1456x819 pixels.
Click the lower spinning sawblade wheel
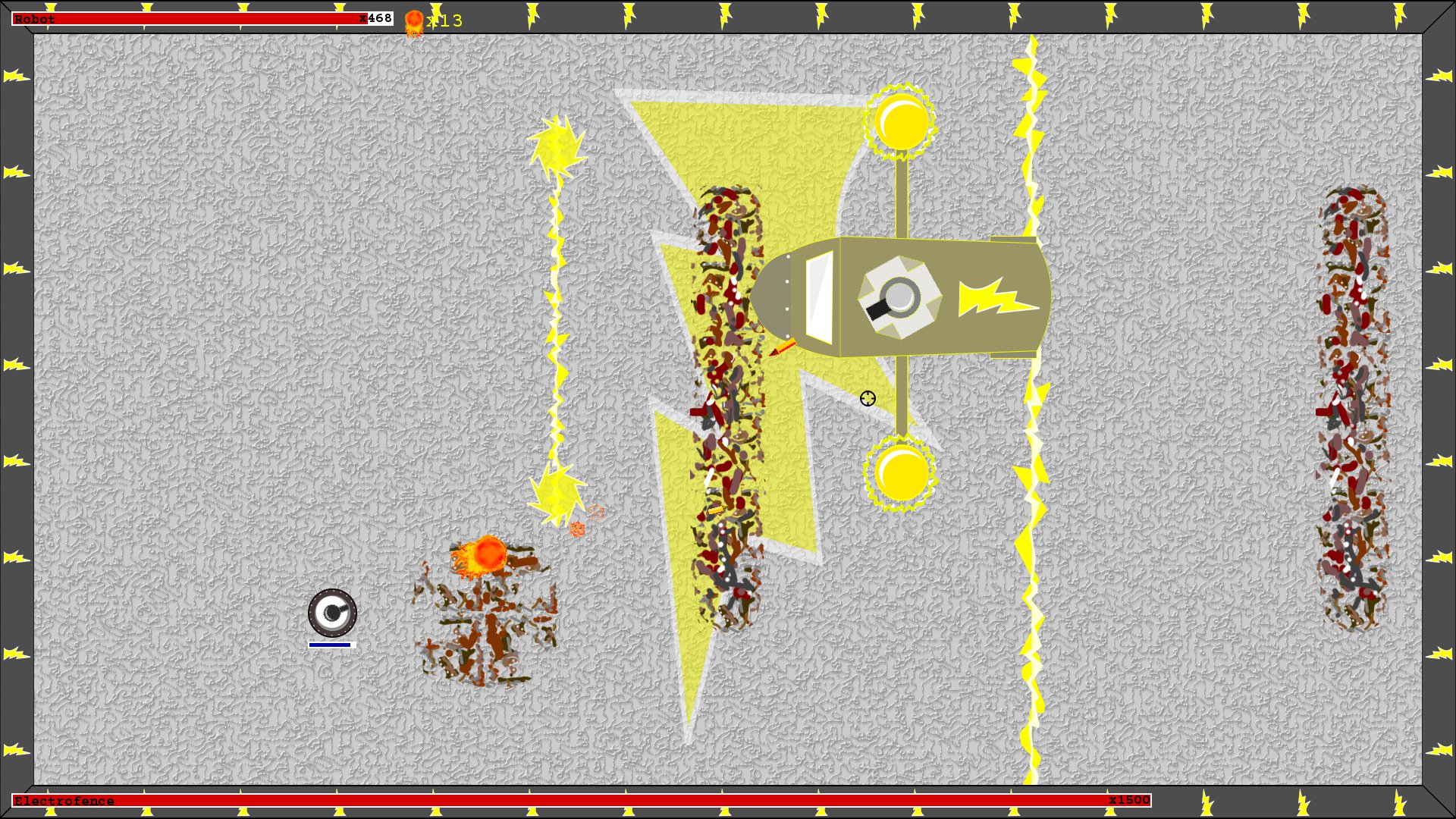(x=902, y=474)
